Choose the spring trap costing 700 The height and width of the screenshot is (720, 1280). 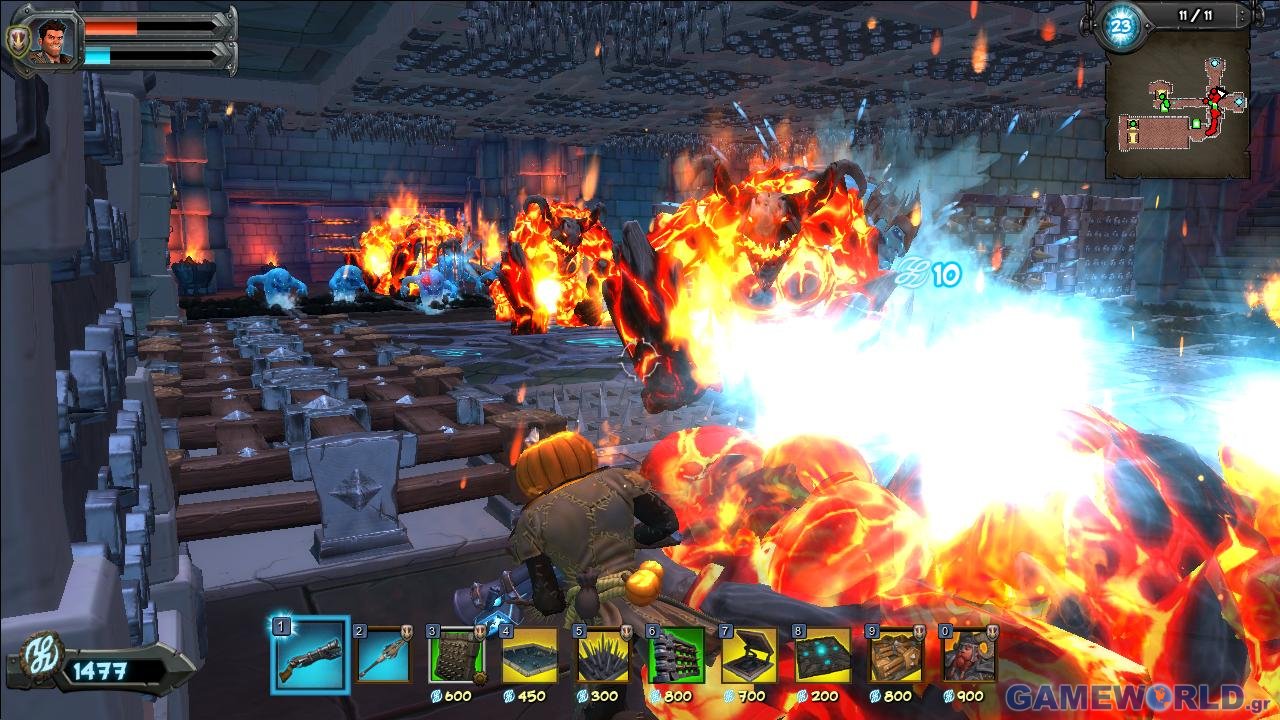(x=750, y=656)
